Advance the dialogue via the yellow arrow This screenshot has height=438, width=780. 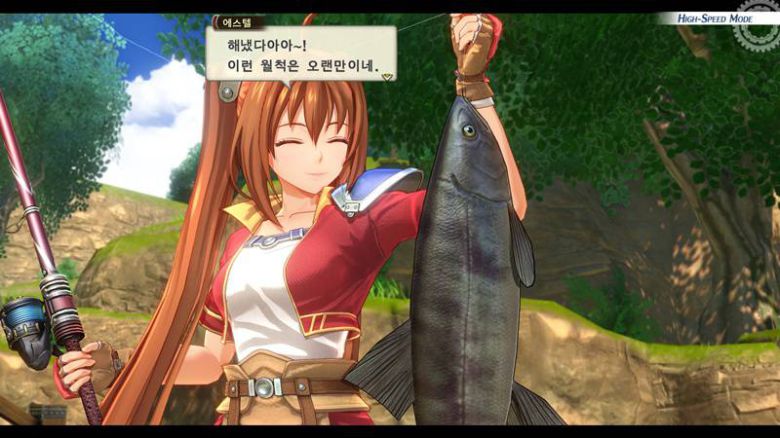pos(387,75)
